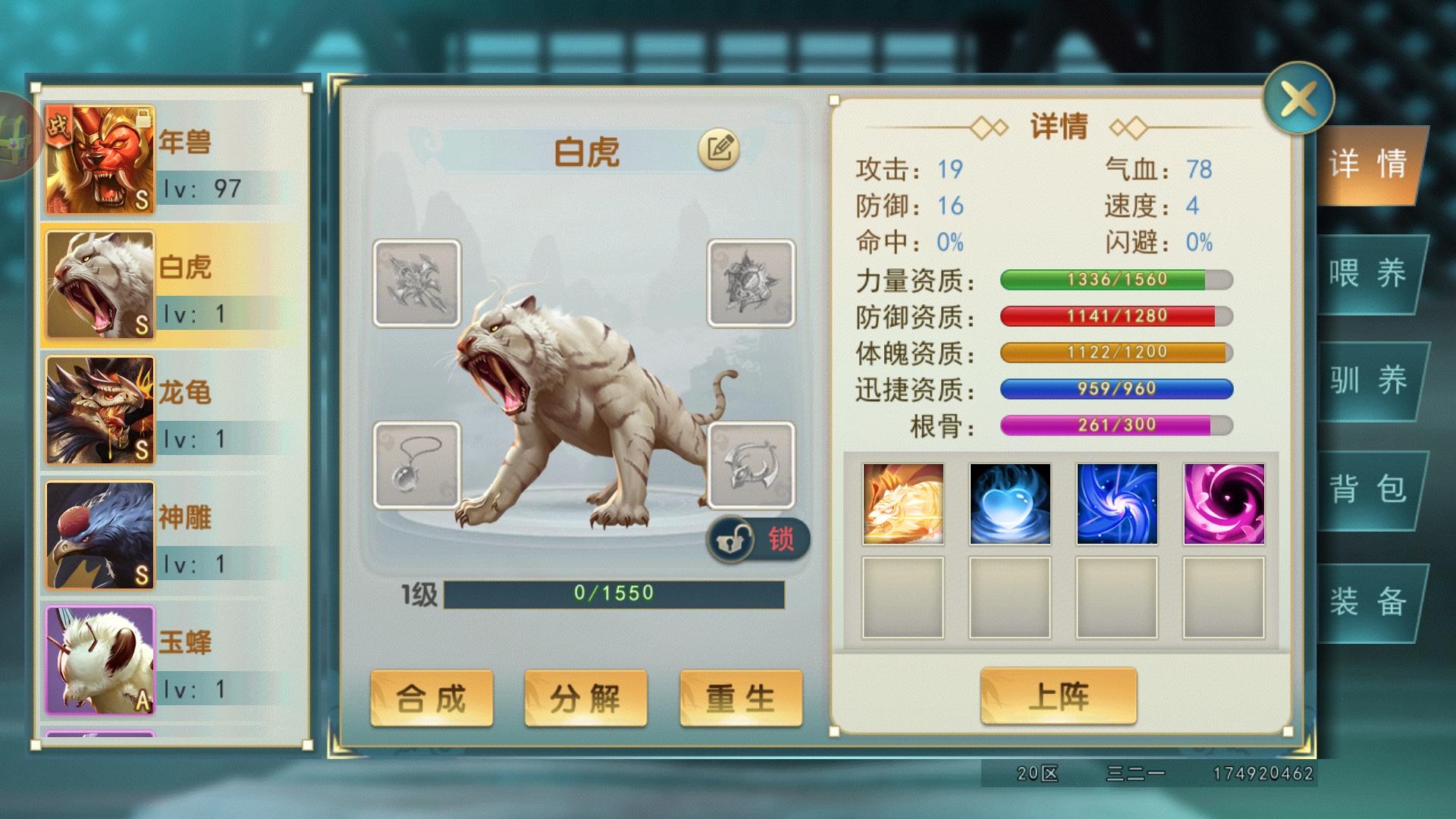Screen dimensions: 1456x819
Task: Select the 龙龟 pet thumbnail
Action: 99,409
